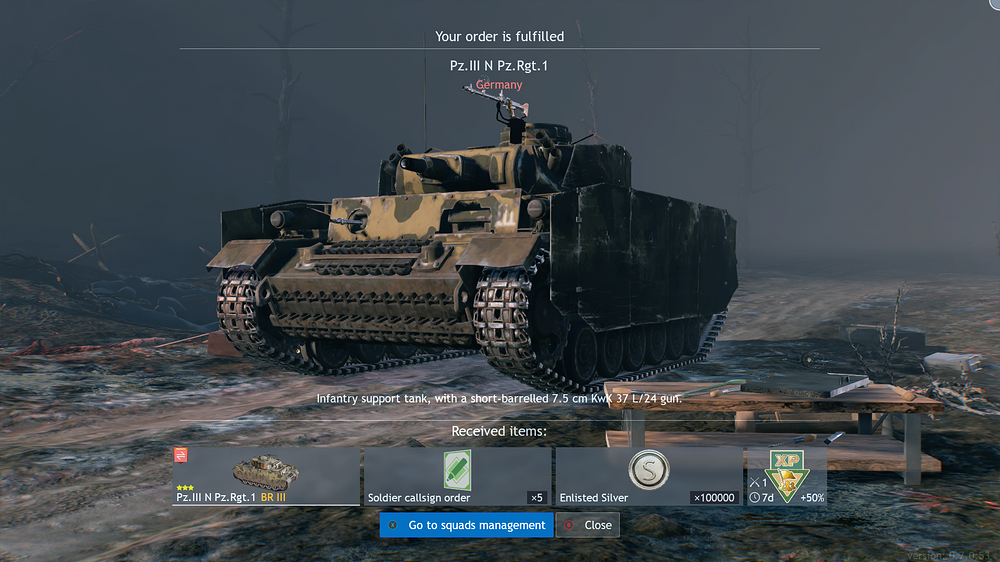Select the Soldier callsign order reward

457,476
